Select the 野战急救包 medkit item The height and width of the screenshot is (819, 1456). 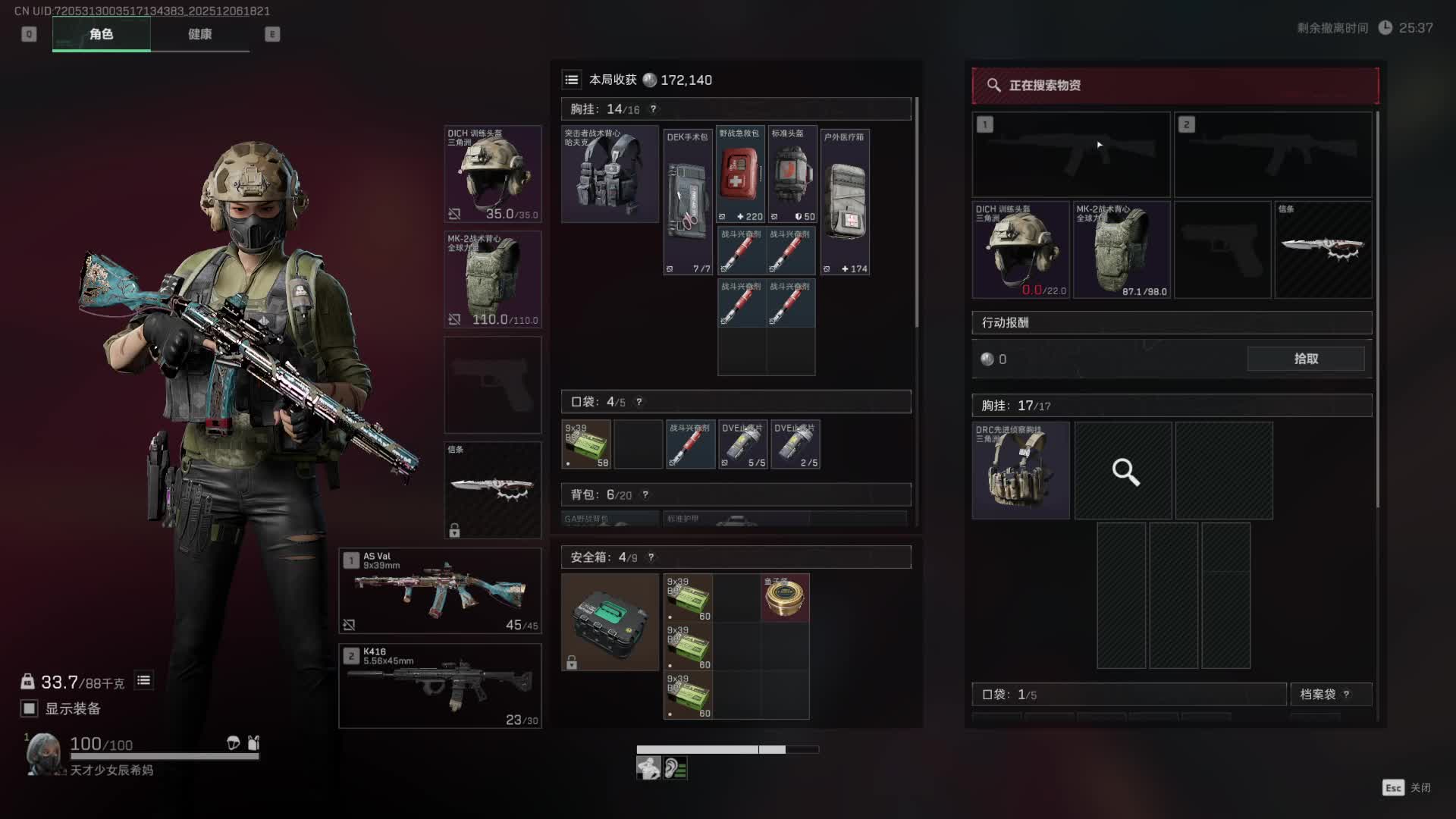pyautogui.click(x=740, y=174)
